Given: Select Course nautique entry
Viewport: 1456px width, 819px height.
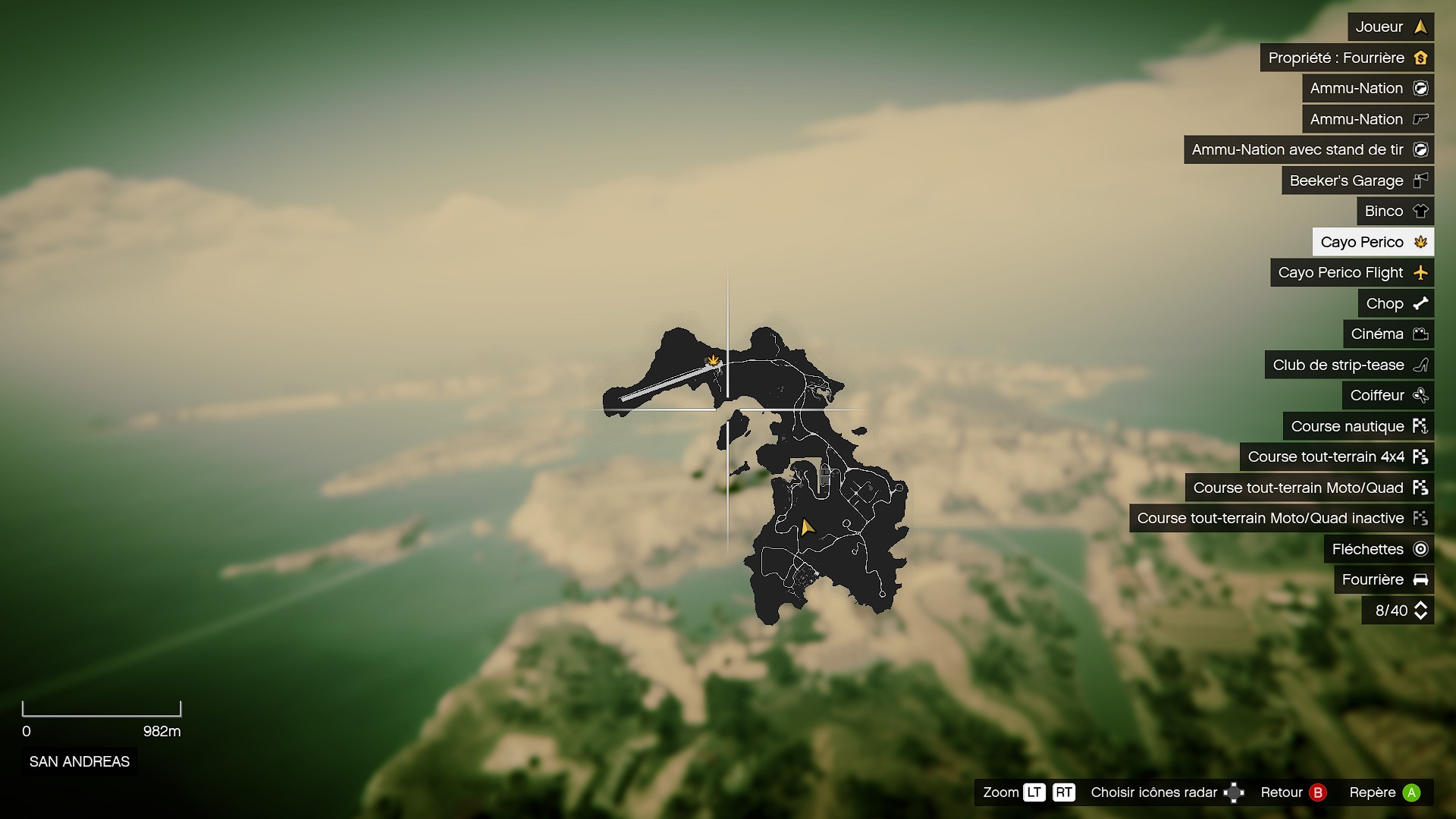Looking at the screenshot, I should [1357, 426].
